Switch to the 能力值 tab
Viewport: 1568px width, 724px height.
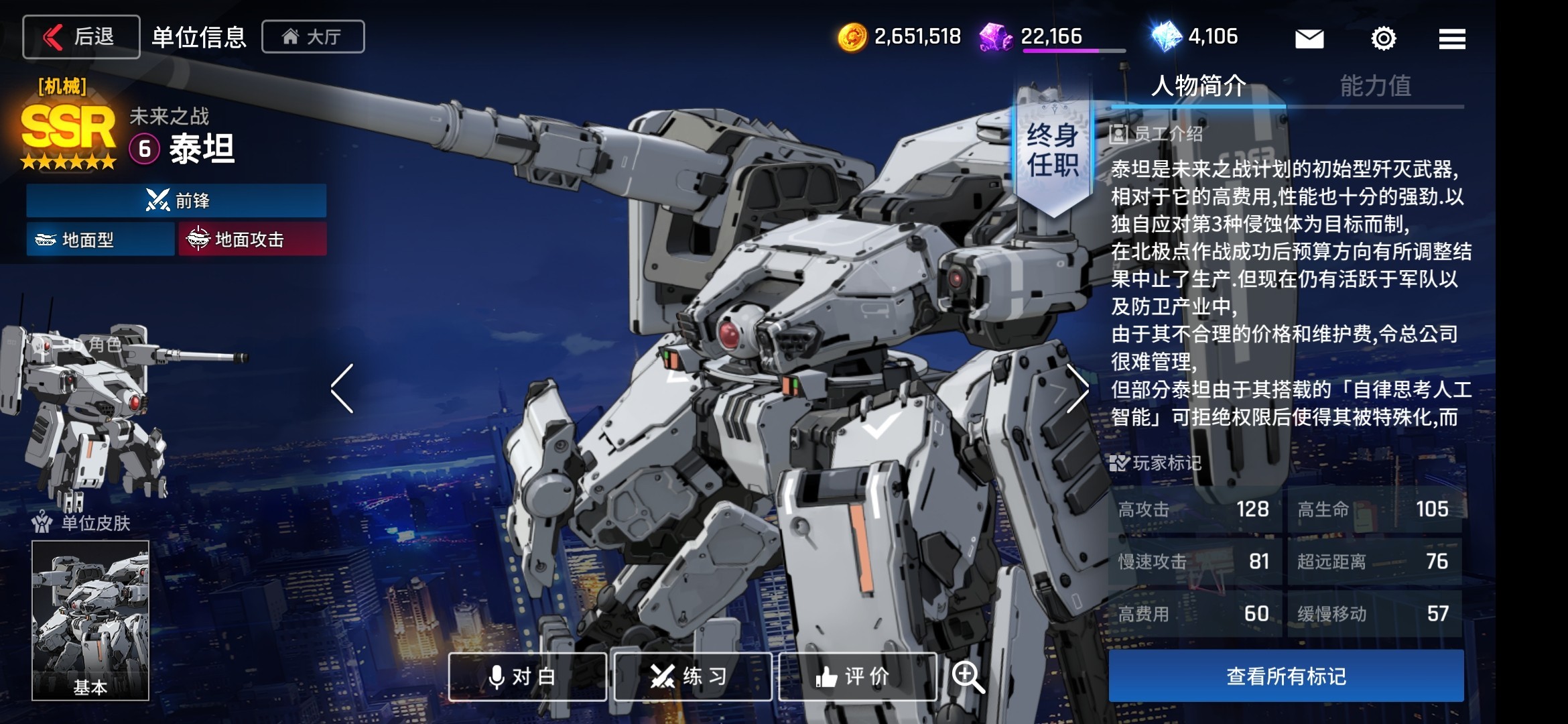click(1375, 86)
